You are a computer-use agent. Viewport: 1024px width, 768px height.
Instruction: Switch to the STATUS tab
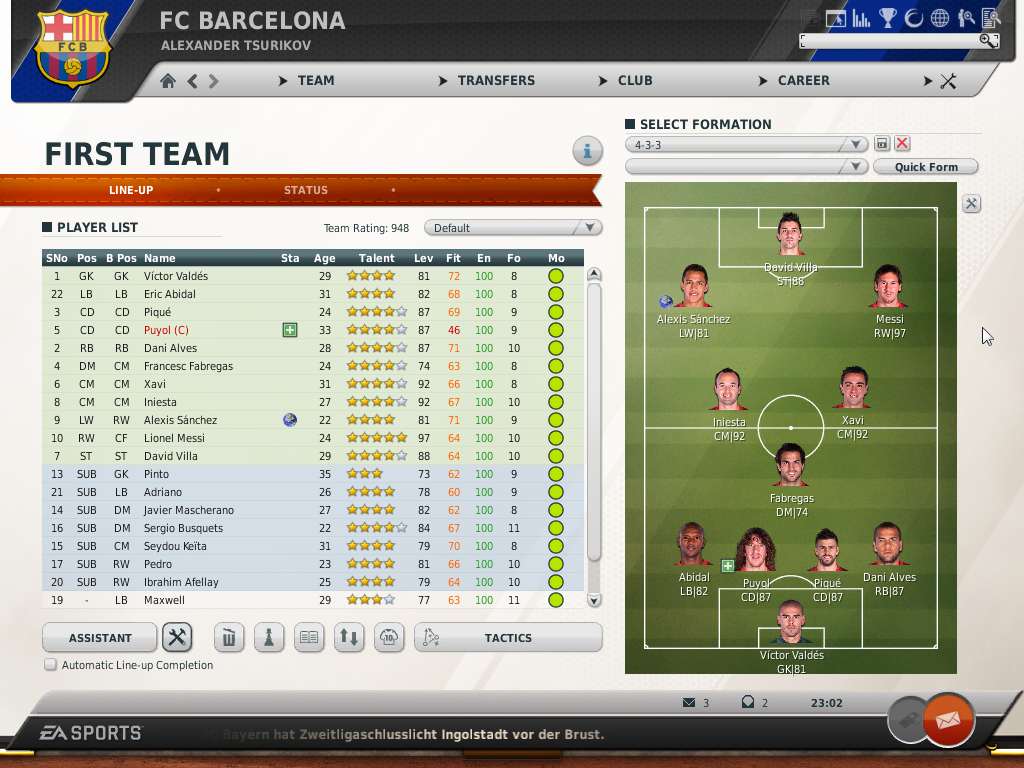pos(305,190)
